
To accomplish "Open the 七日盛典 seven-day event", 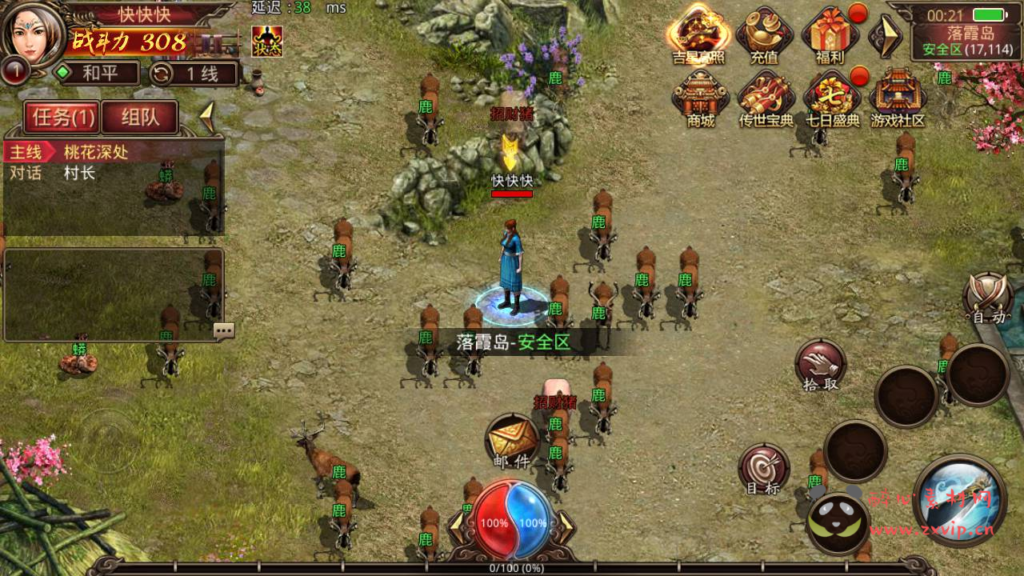I will tap(832, 98).
